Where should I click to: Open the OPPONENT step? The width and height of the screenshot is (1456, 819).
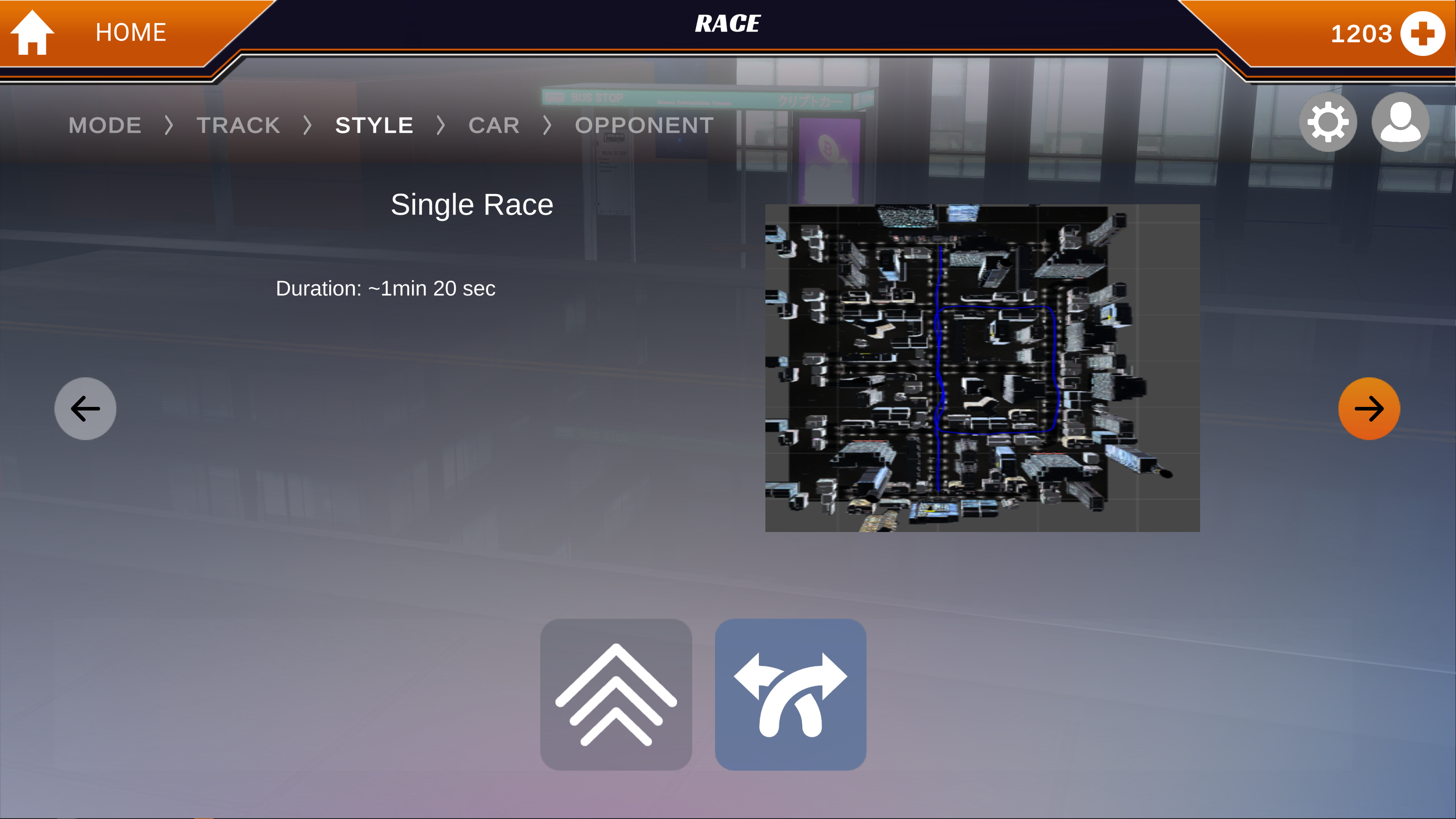pos(644,126)
